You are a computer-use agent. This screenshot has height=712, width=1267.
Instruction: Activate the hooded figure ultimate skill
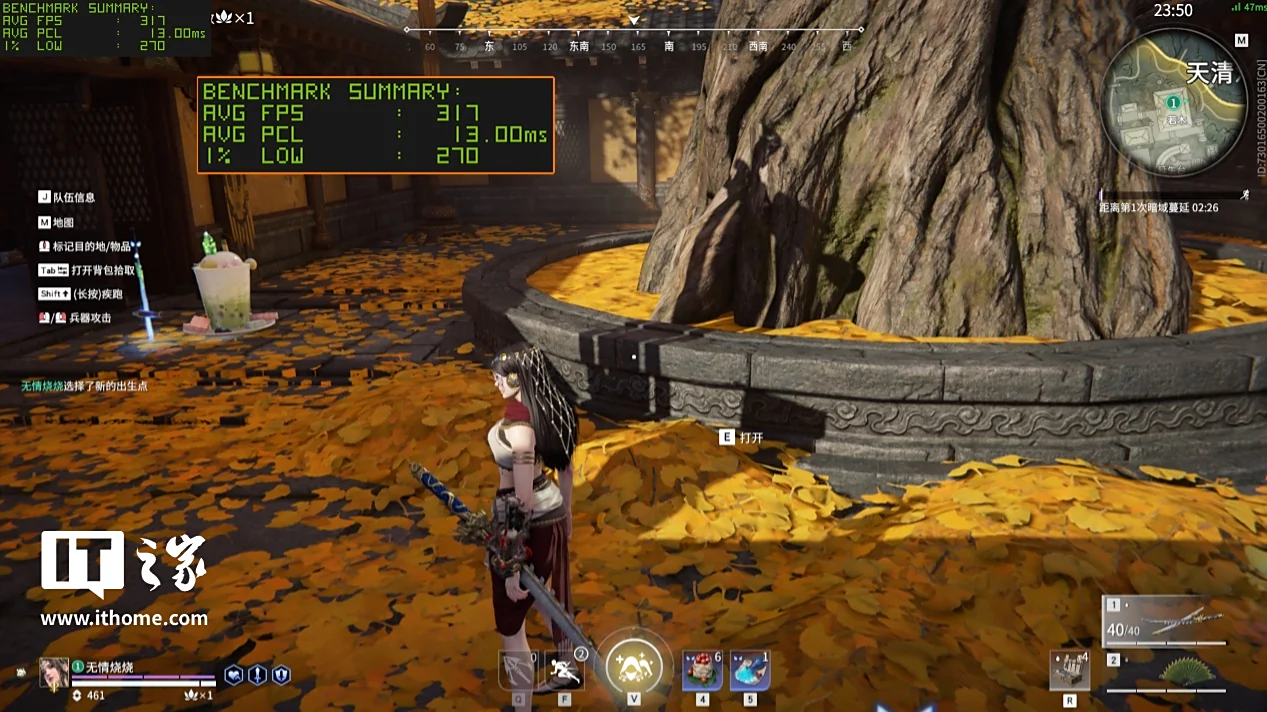(633, 665)
